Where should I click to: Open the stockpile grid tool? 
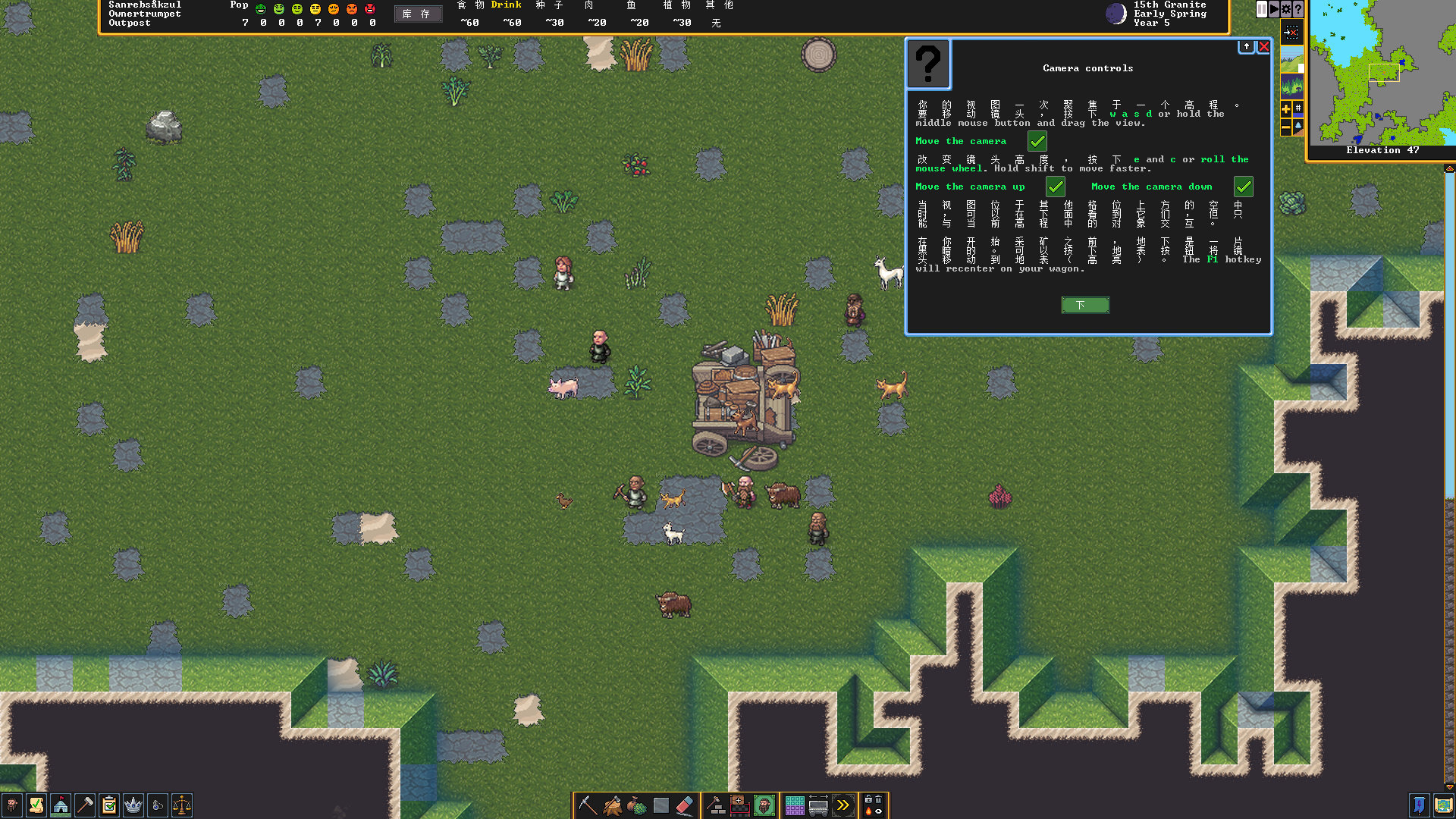click(794, 805)
